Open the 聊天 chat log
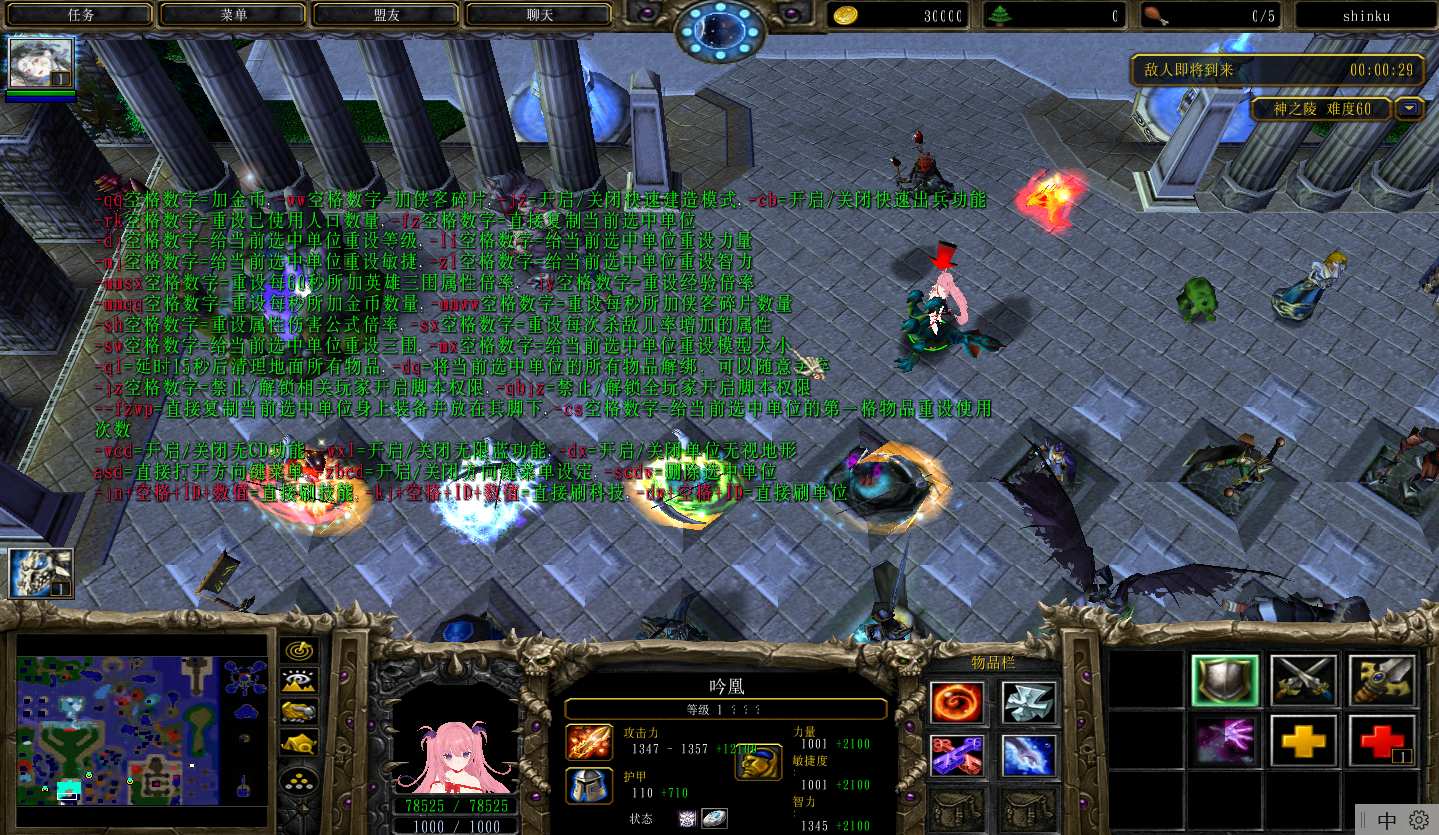This screenshot has height=835, width=1439. 540,14
